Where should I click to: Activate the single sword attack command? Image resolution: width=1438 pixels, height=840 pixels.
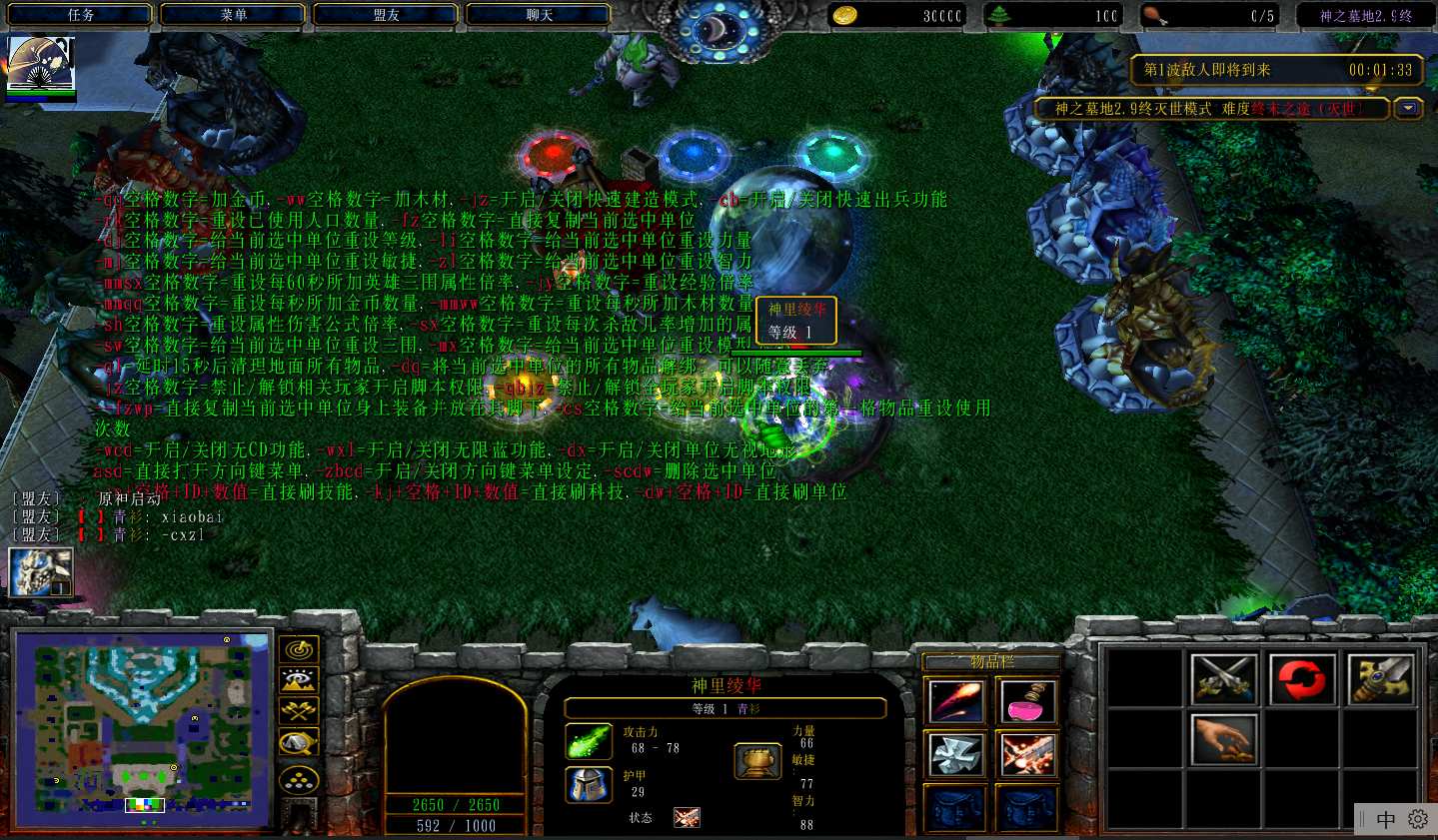[x=1381, y=679]
